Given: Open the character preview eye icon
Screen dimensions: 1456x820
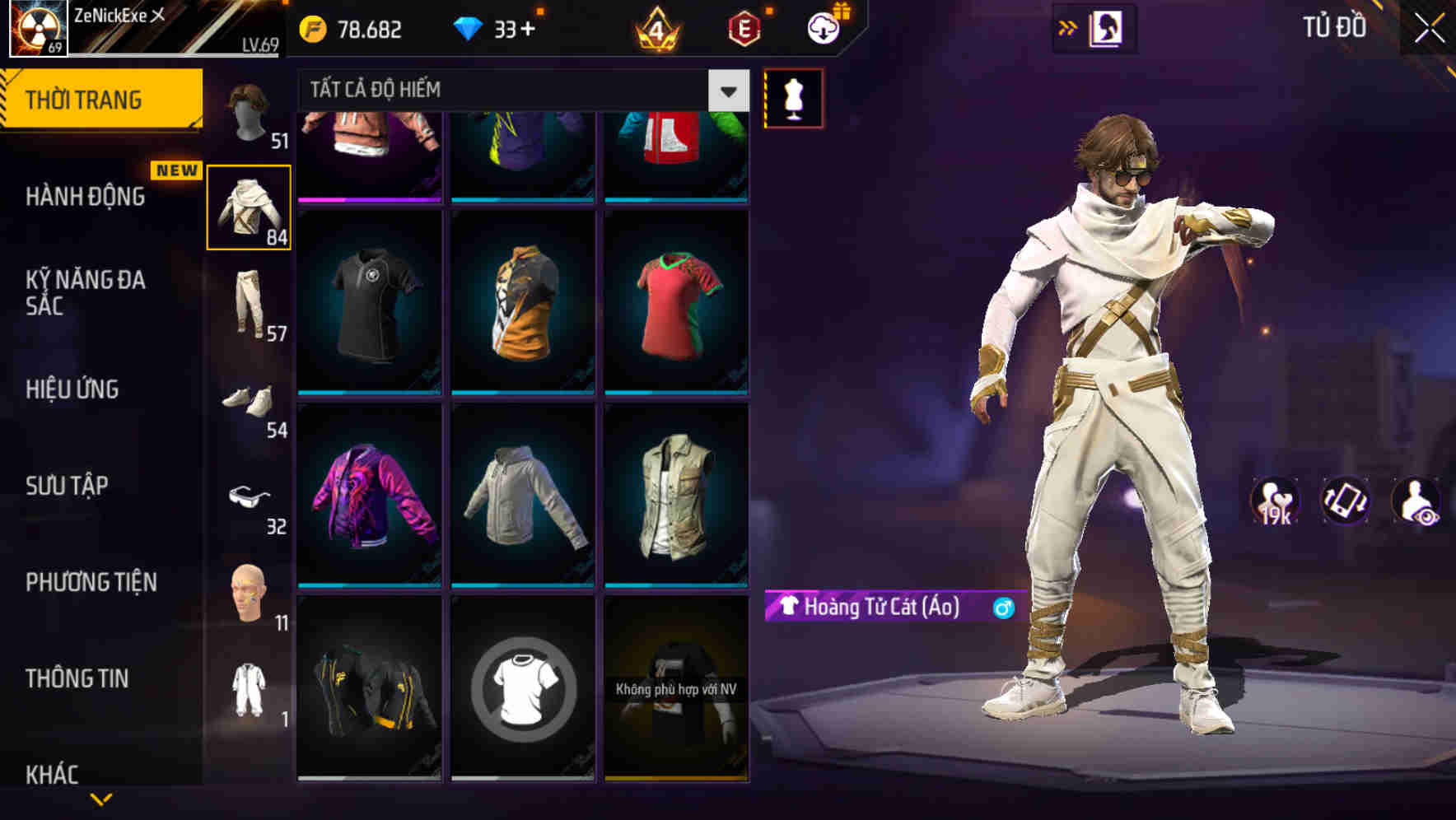Looking at the screenshot, I should 1415,501.
